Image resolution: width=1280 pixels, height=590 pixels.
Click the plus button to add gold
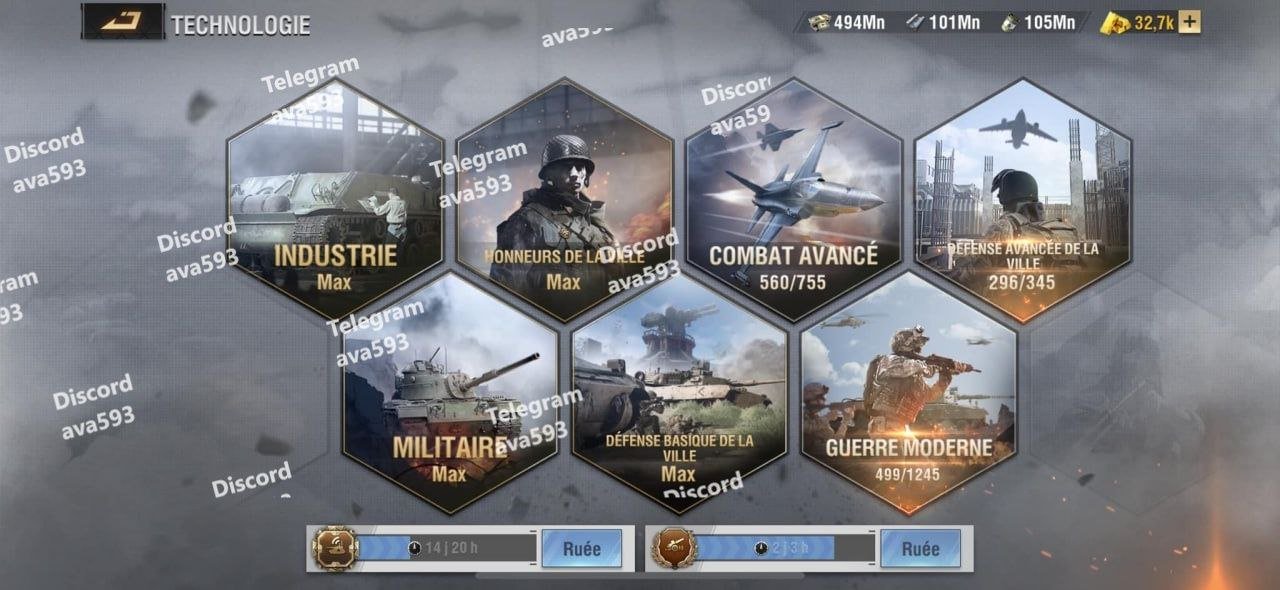point(1189,23)
